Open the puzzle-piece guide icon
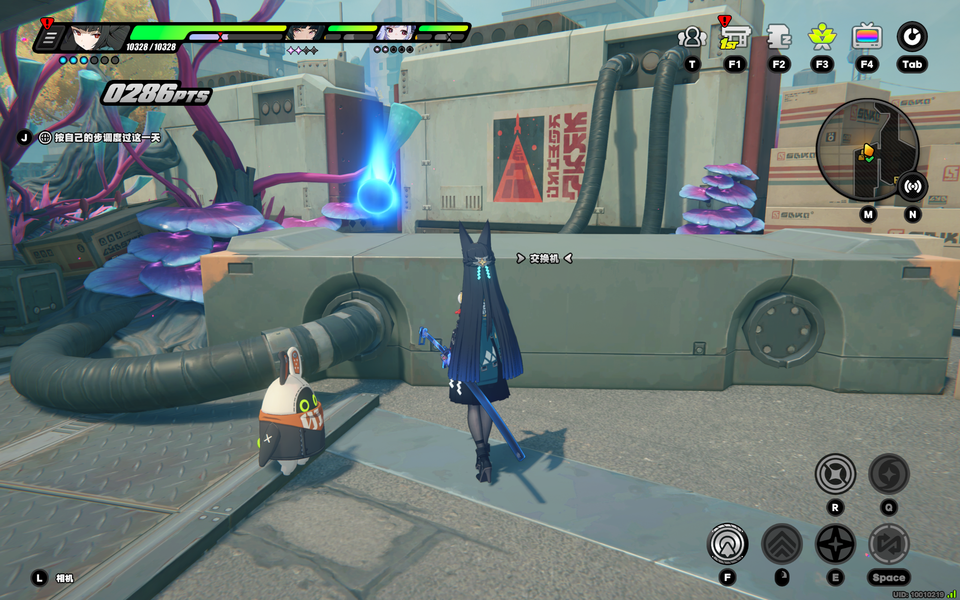Screen dimensions: 960x600 coord(779,38)
